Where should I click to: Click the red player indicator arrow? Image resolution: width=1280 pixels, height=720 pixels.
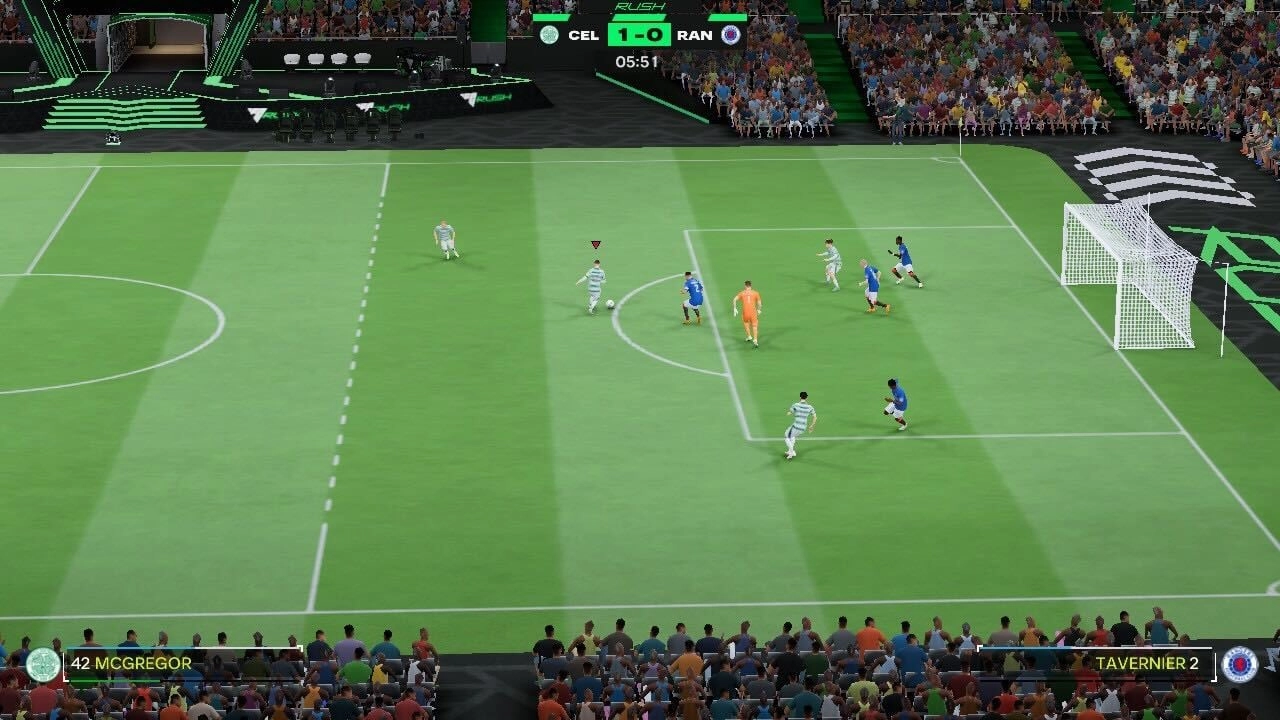click(595, 243)
